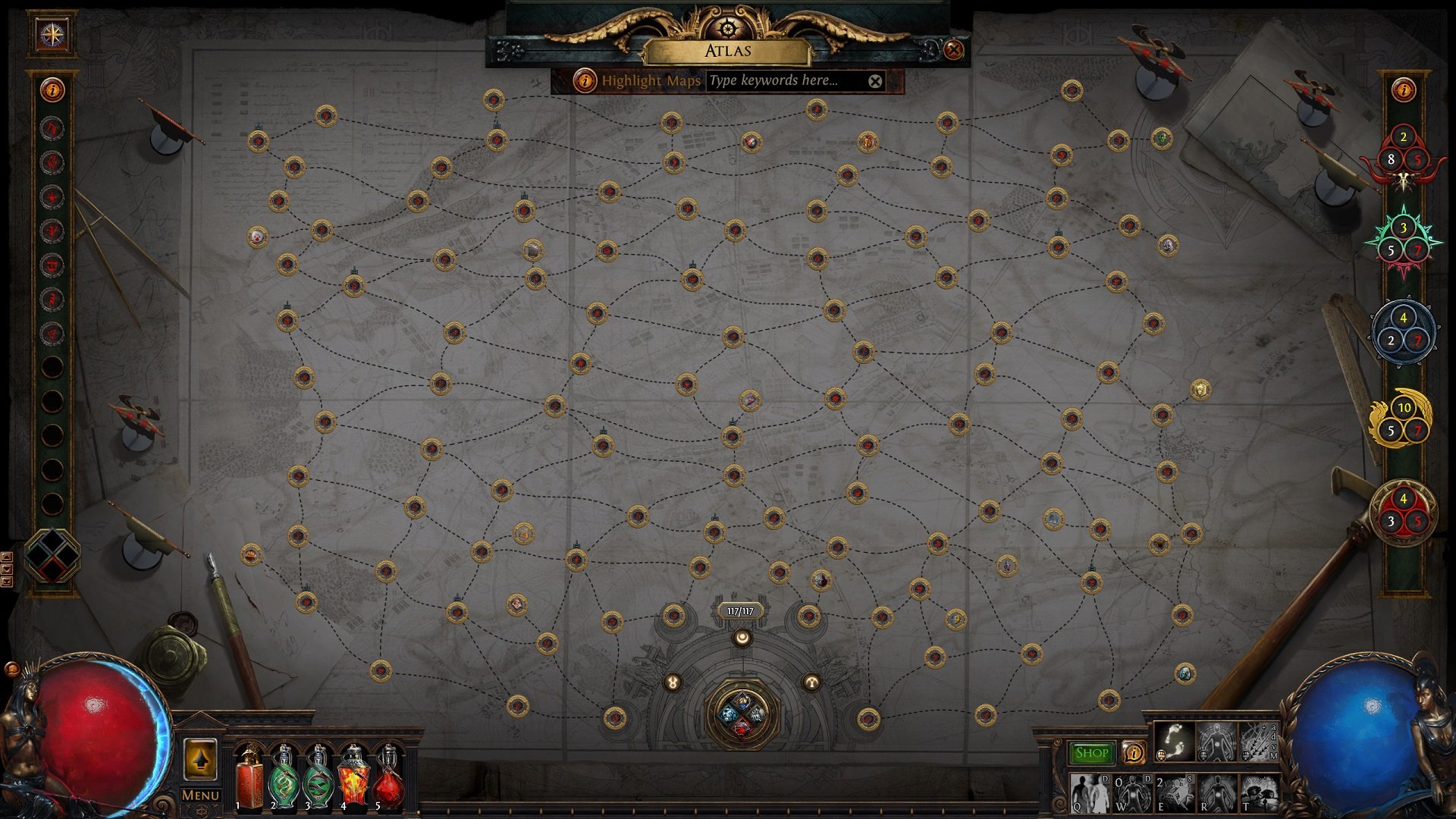Select the central four-gem Atlas device
The height and width of the screenshot is (819, 1456).
(x=742, y=712)
